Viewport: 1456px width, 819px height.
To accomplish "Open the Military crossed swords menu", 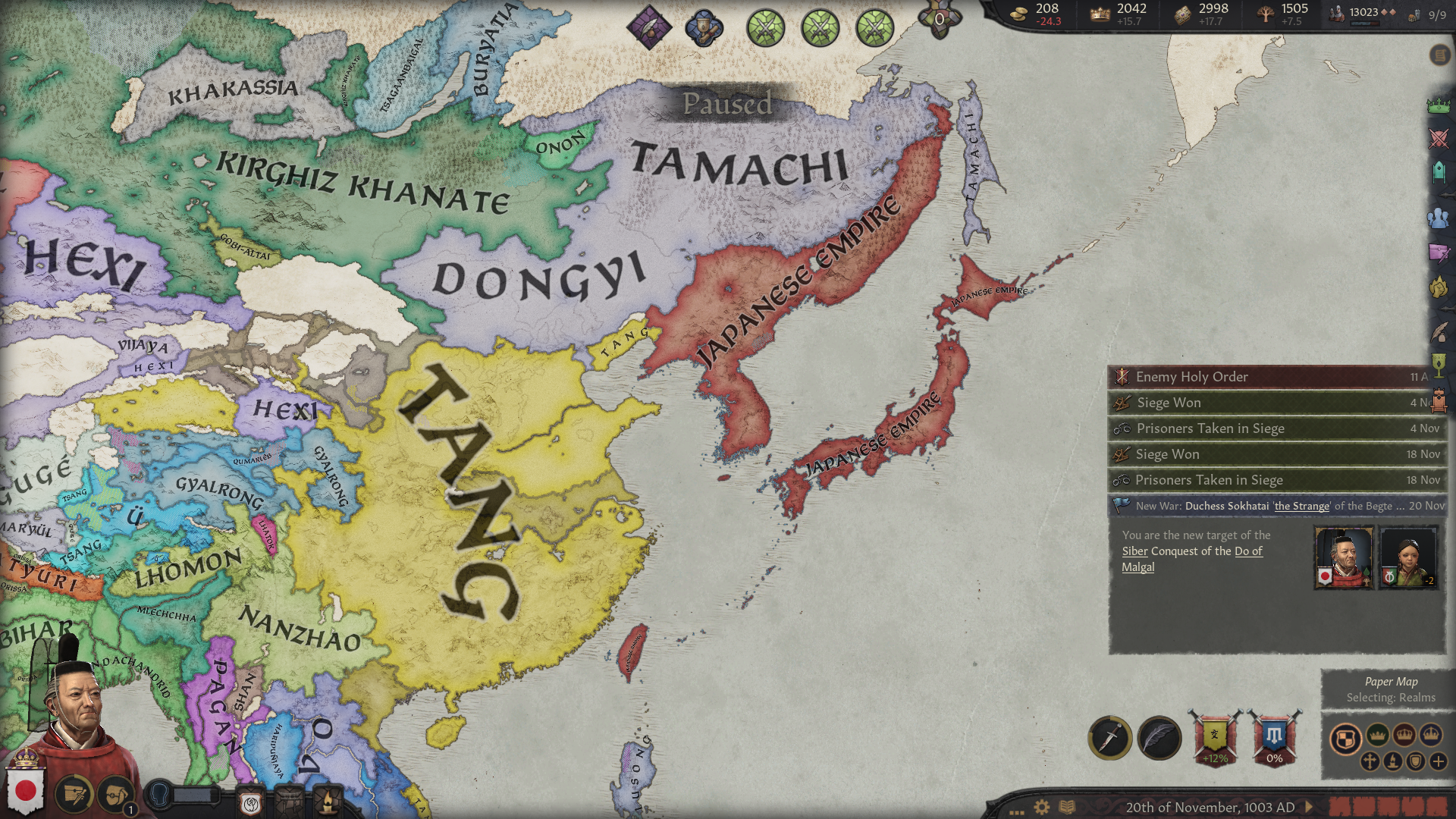I will tap(1439, 139).
